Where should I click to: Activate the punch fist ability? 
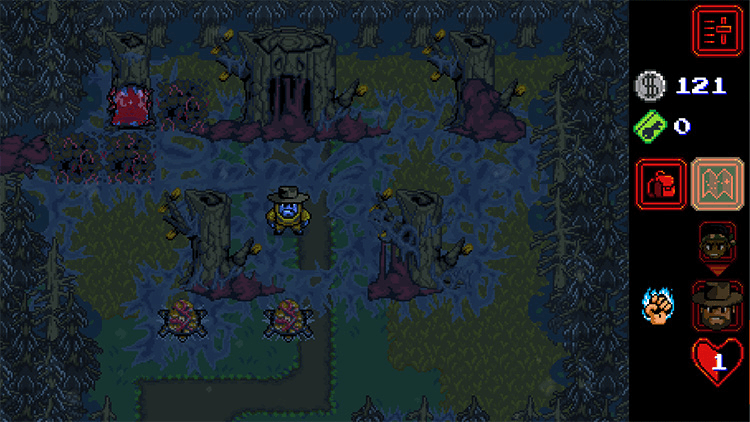(659, 305)
